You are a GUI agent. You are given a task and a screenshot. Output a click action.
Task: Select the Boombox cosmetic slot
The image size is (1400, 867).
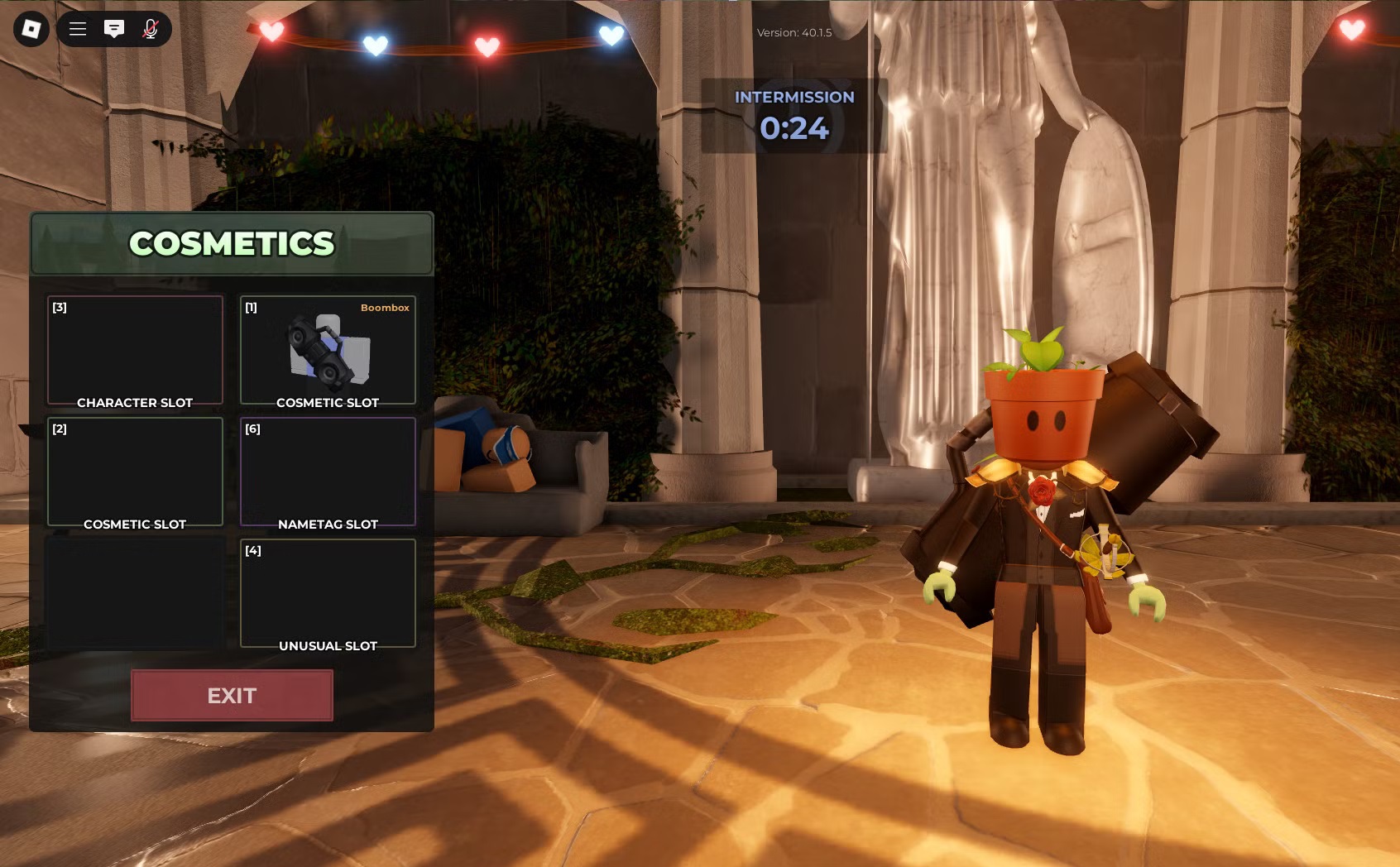coord(328,351)
